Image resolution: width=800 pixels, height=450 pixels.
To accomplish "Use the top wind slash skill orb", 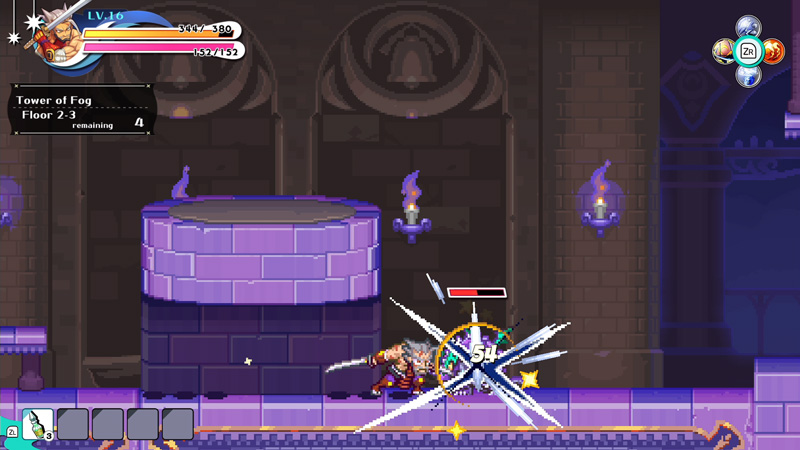I will pos(748,27).
